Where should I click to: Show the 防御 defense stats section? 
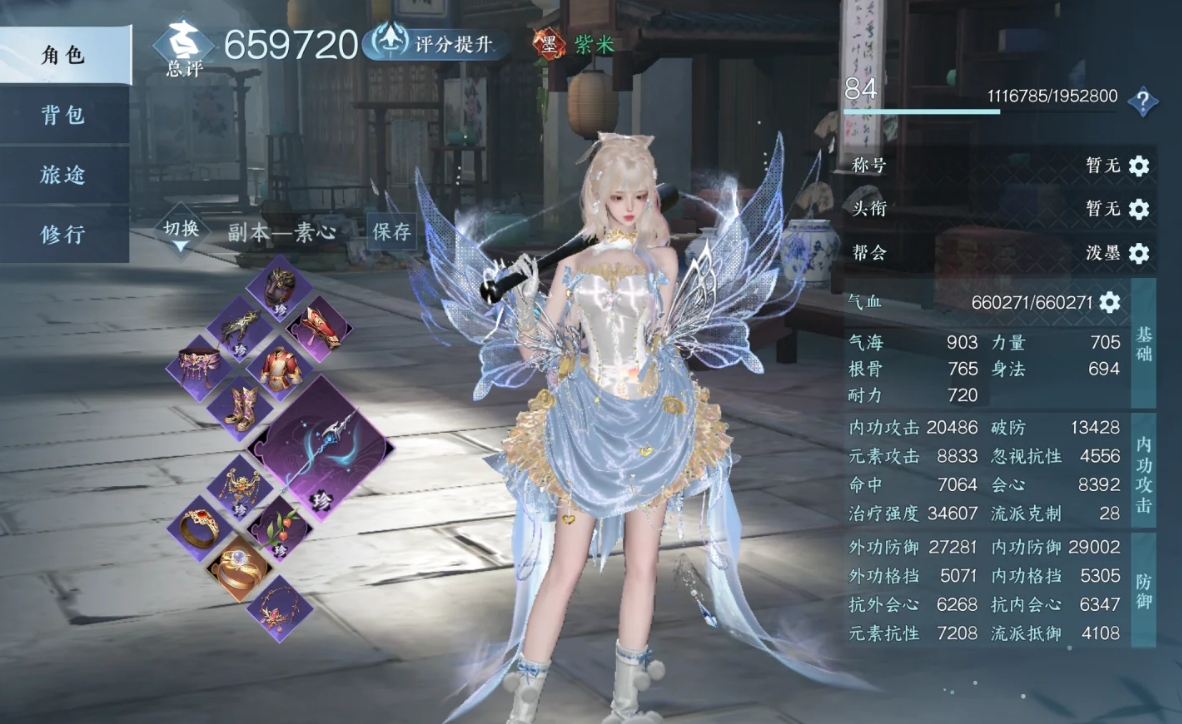[1143, 590]
